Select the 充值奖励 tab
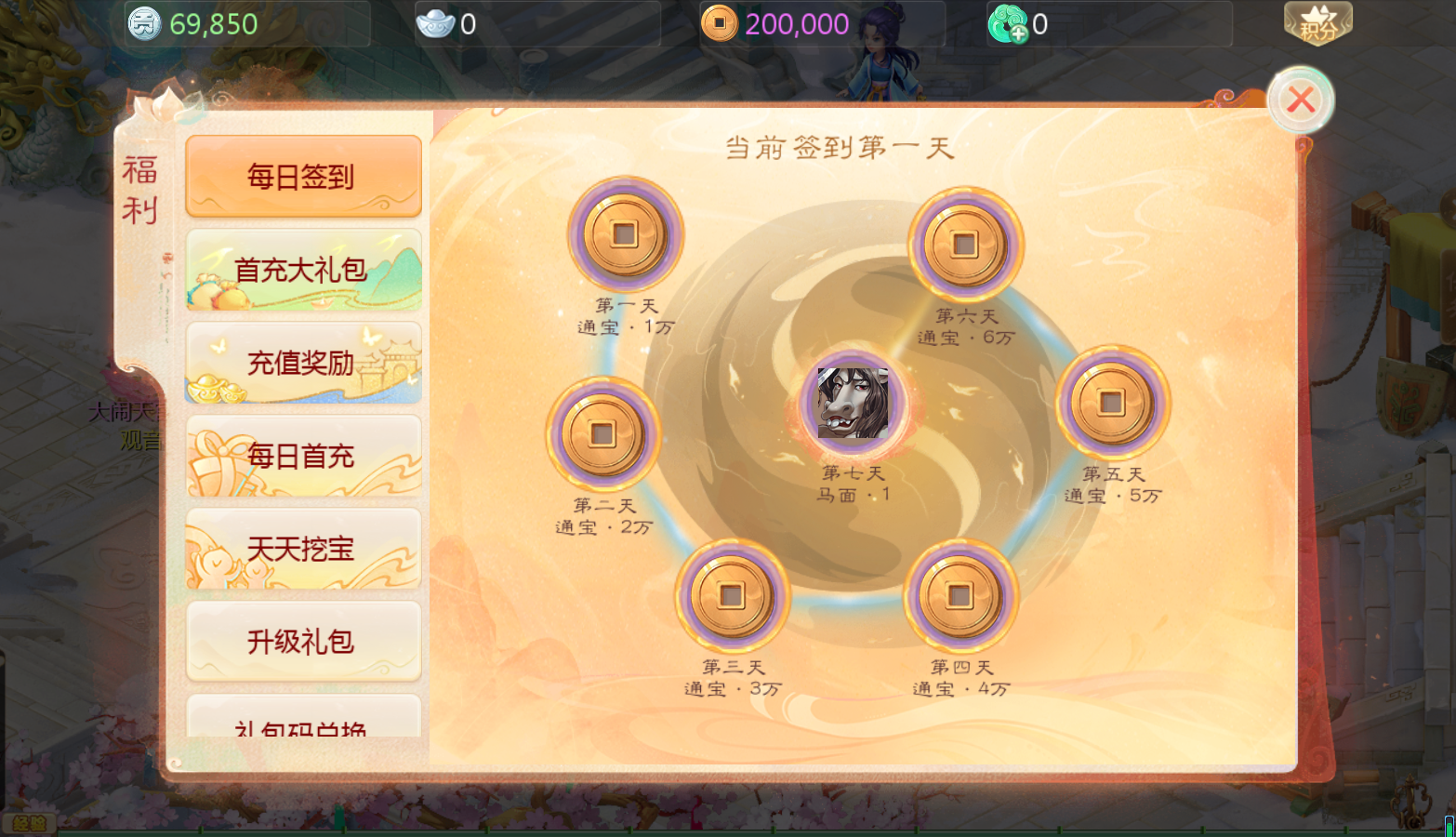1456x837 pixels. pyautogui.click(x=303, y=363)
